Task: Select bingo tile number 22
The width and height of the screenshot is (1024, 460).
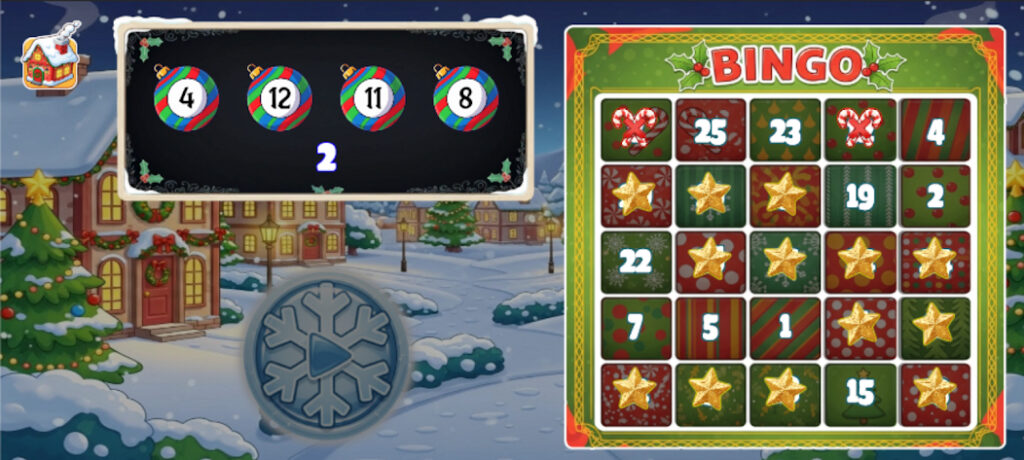Action: 636,262
